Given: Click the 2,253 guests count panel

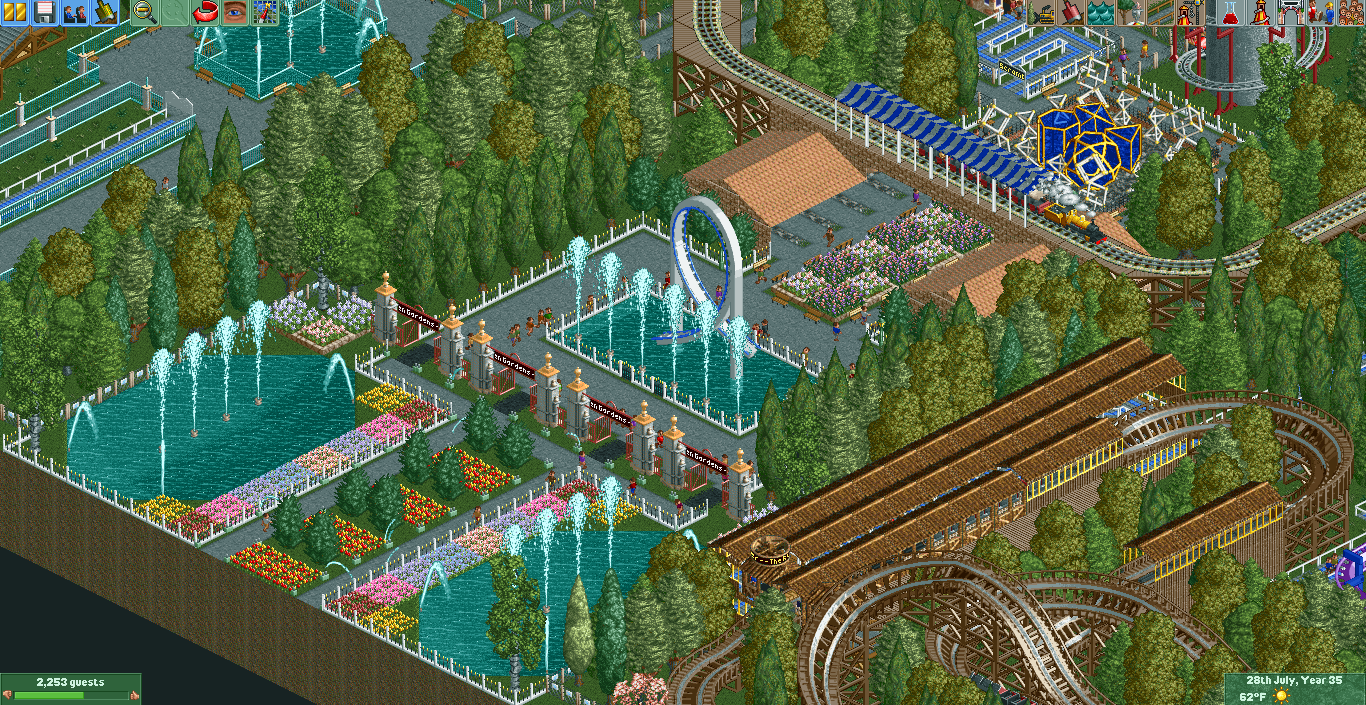Looking at the screenshot, I should click(70, 682).
